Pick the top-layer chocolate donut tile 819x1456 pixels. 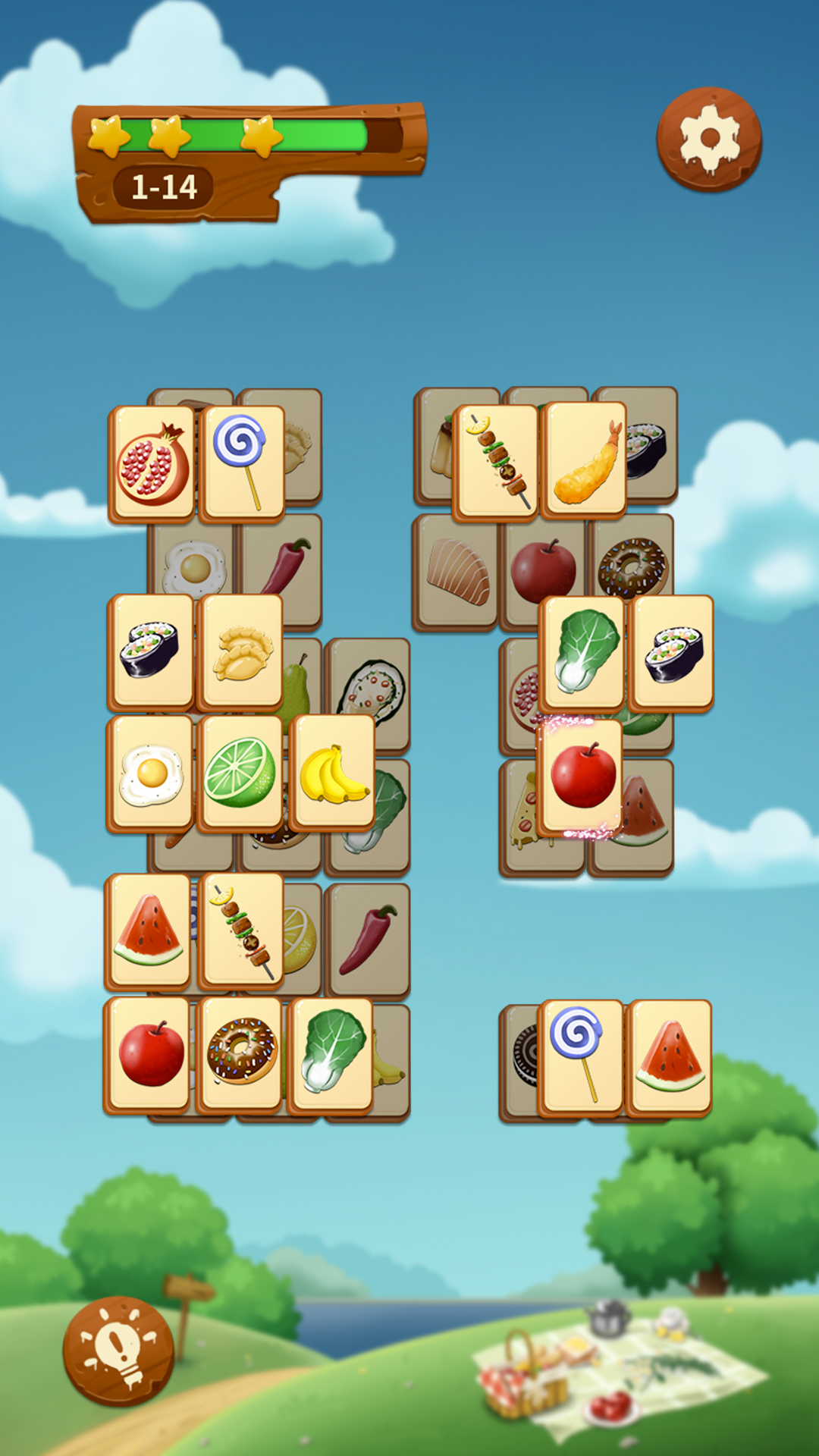point(241,1053)
